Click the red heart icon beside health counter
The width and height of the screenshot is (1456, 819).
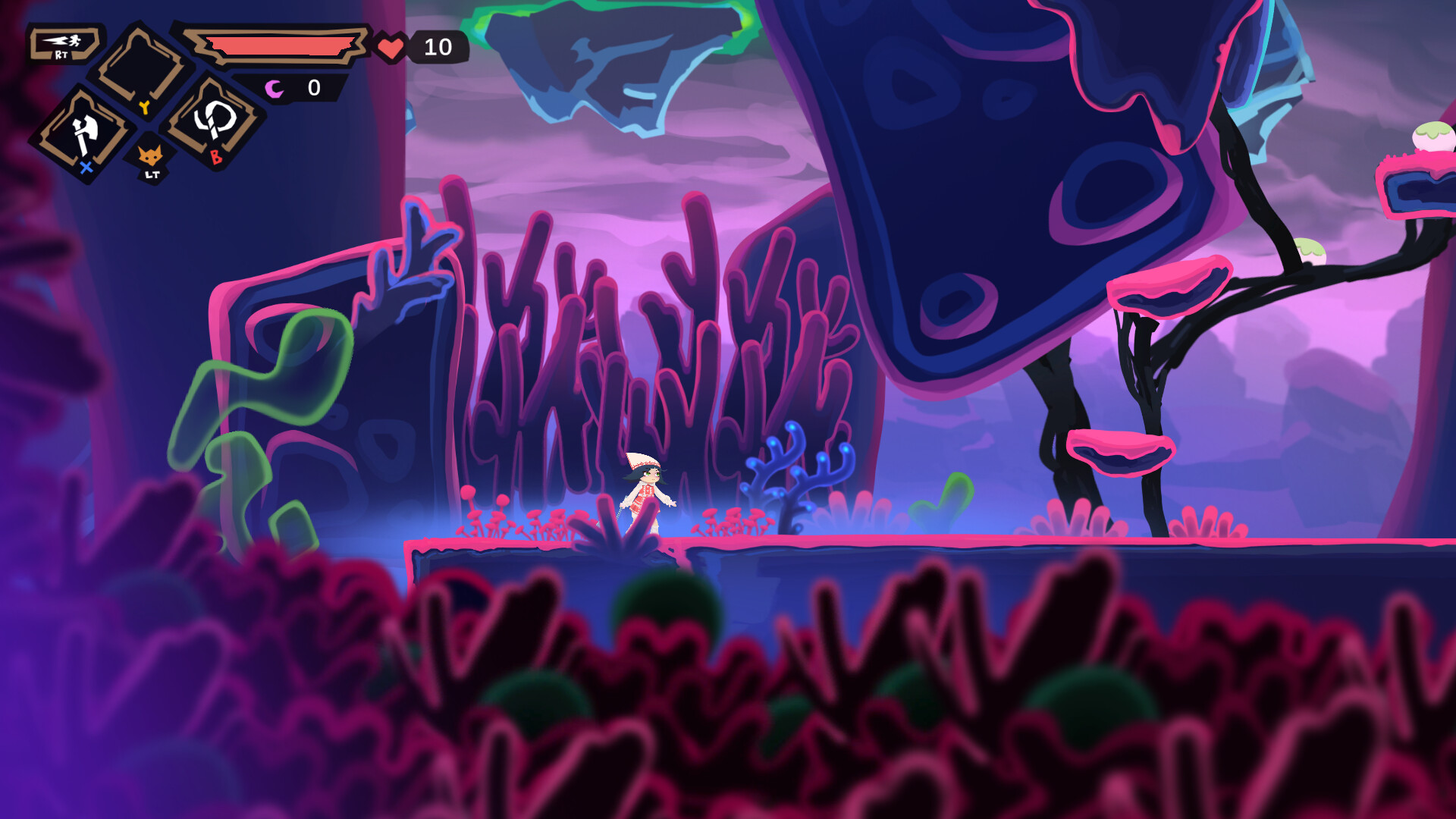click(391, 47)
